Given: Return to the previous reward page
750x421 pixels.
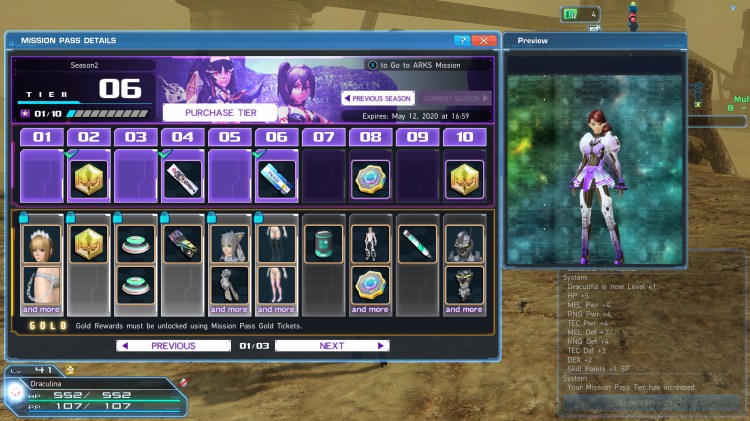Looking at the screenshot, I should tap(173, 346).
